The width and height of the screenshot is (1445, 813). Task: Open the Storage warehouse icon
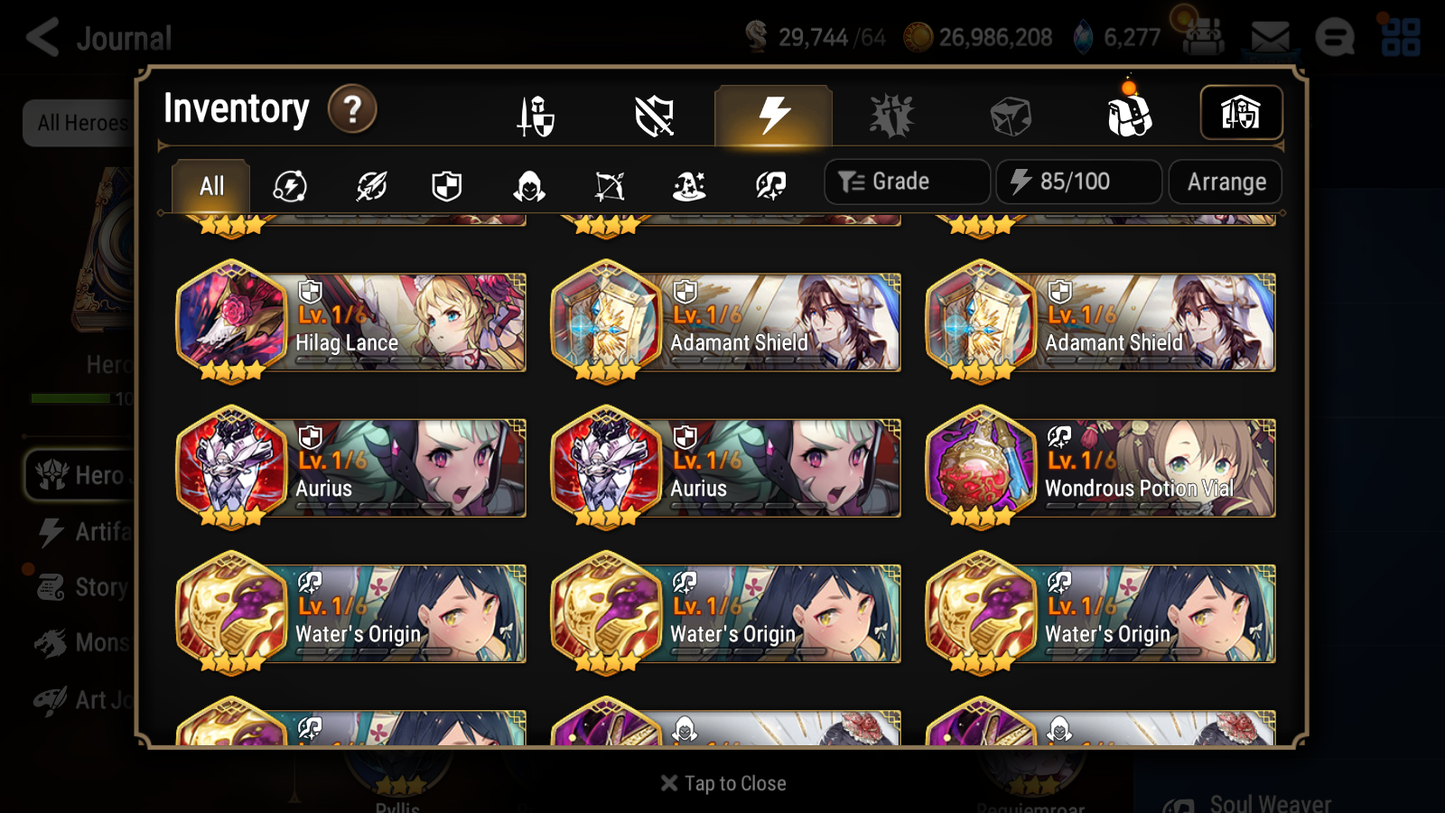tap(1241, 113)
